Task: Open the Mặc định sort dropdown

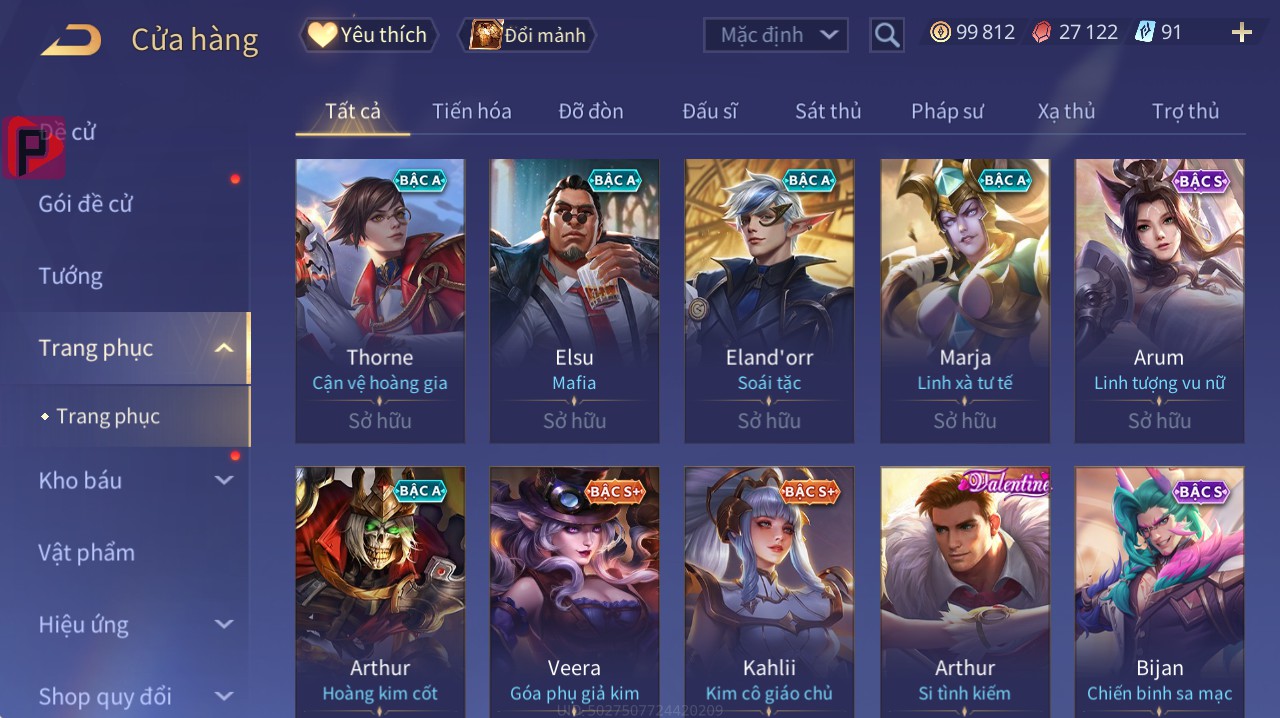Action: click(x=776, y=35)
